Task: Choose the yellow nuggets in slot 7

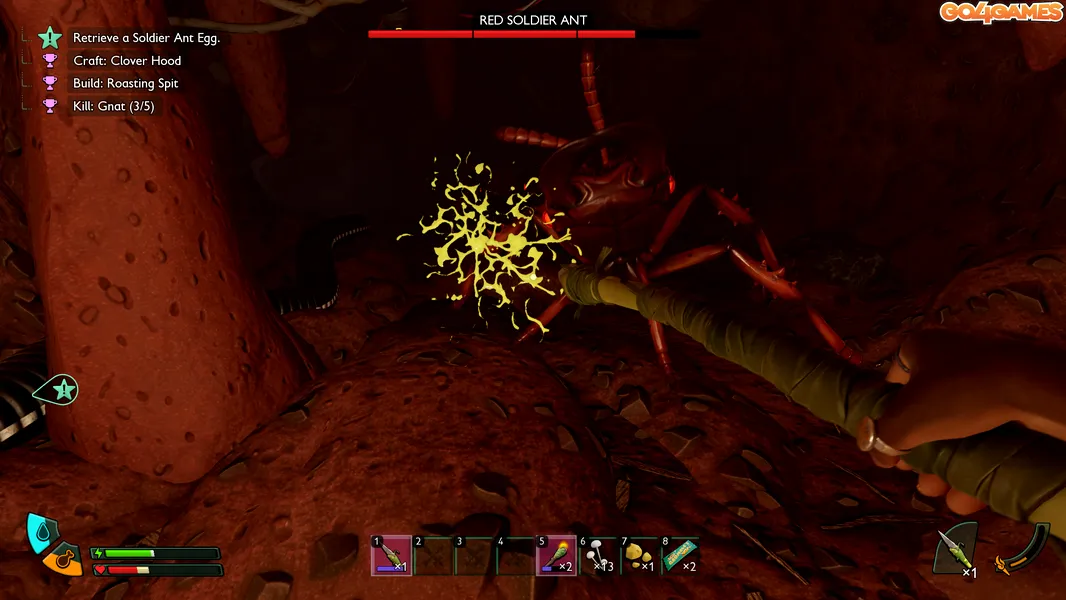Action: coord(639,556)
